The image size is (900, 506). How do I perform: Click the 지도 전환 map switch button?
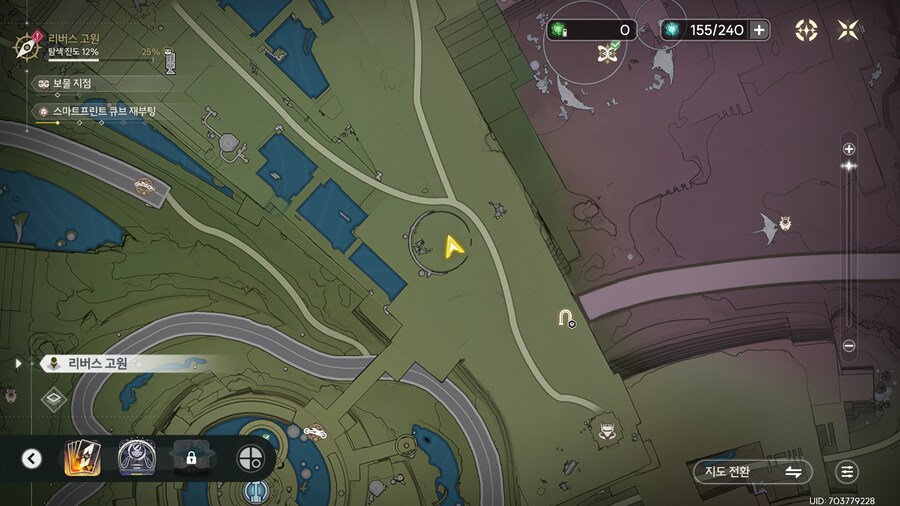(x=751, y=471)
